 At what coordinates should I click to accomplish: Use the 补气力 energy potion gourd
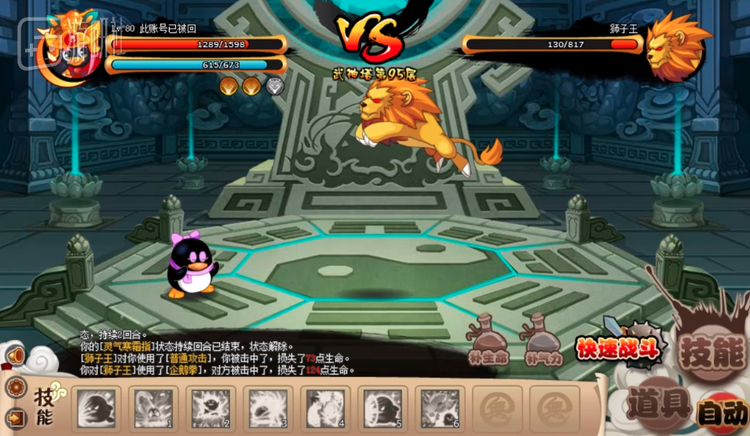point(543,338)
